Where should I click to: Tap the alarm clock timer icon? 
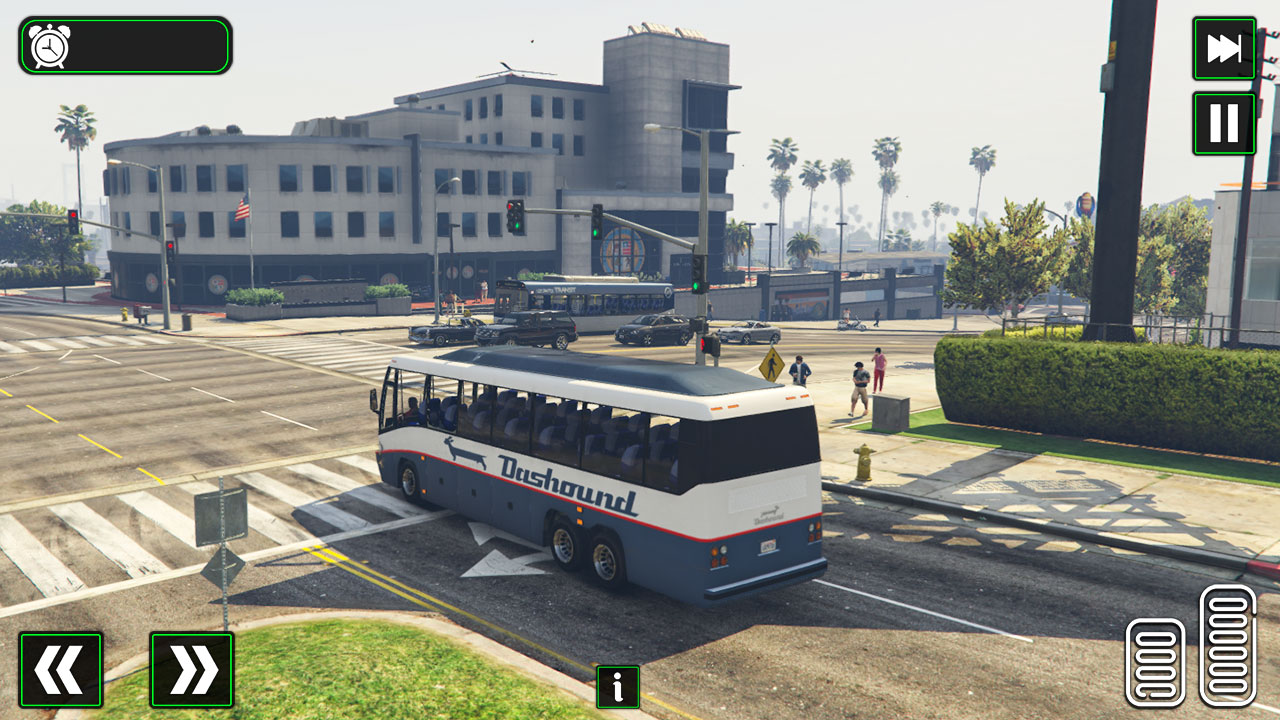point(50,45)
